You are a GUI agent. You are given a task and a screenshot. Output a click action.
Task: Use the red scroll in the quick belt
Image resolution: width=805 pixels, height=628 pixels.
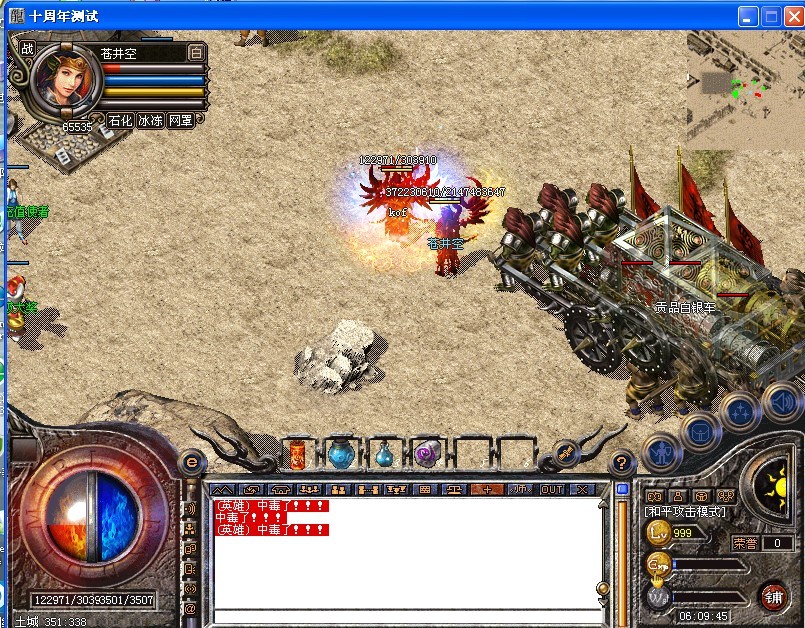click(298, 456)
